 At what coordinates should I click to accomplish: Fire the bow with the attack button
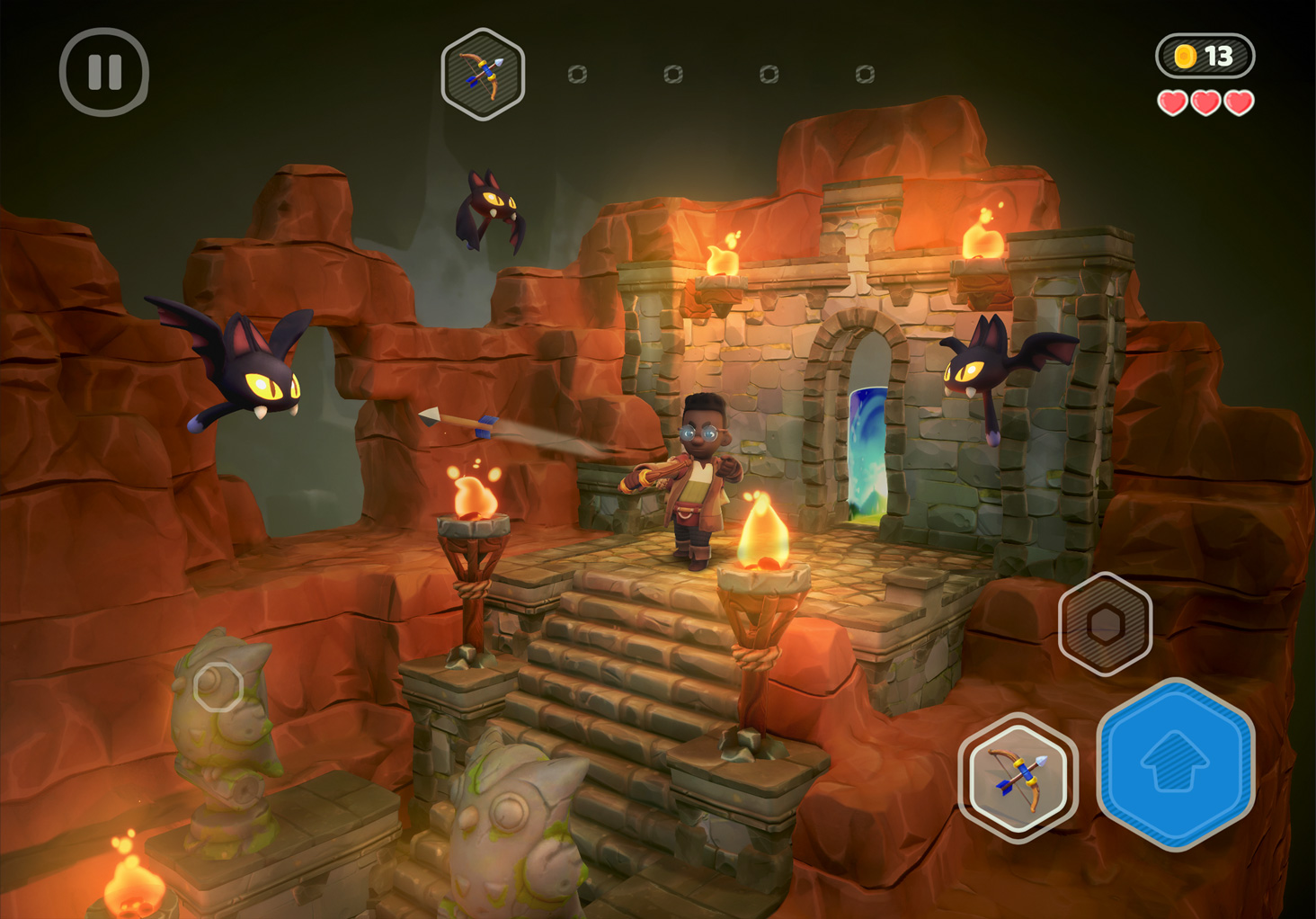coord(1018,778)
